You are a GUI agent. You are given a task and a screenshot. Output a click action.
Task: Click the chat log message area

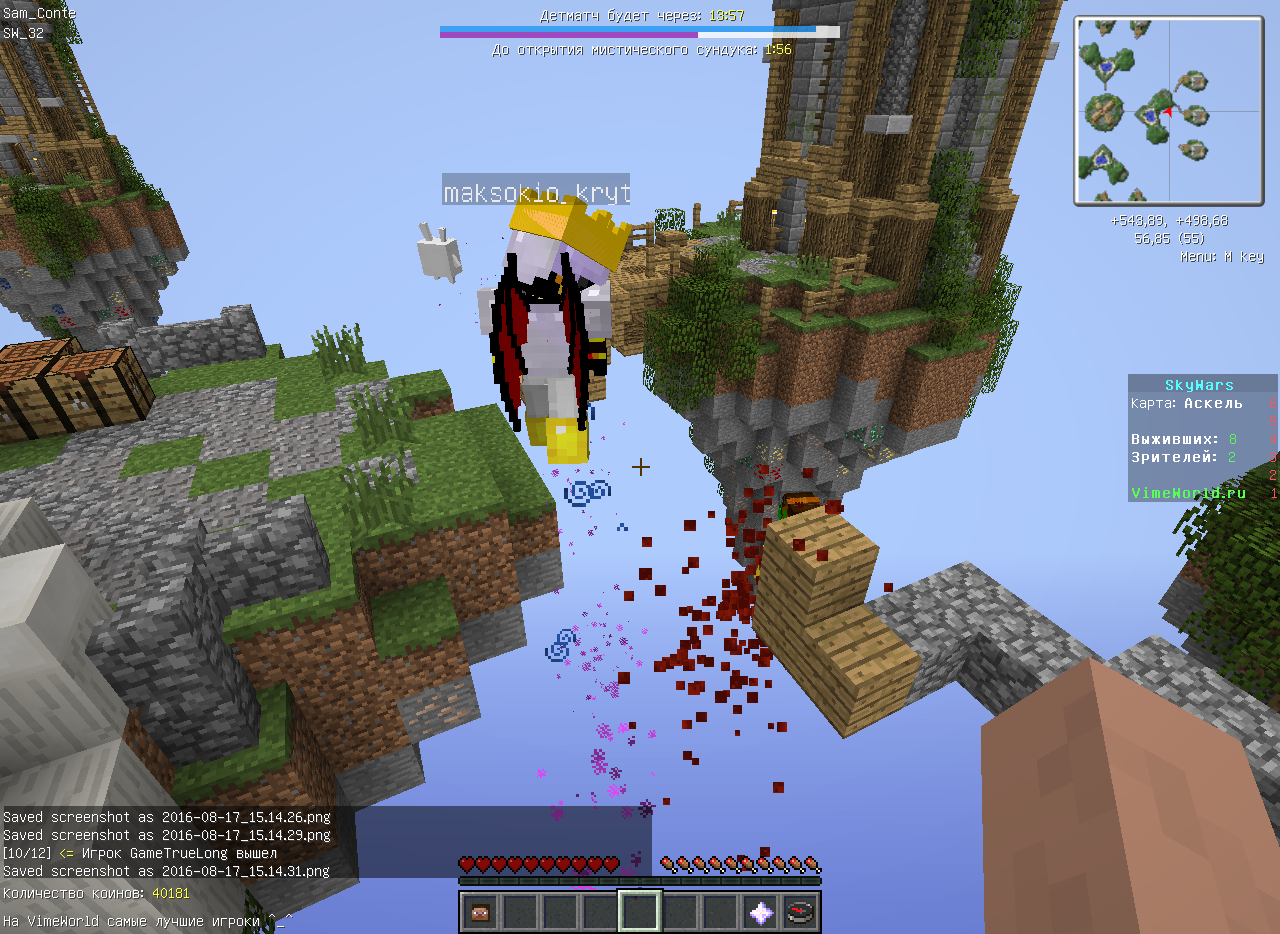(326, 843)
